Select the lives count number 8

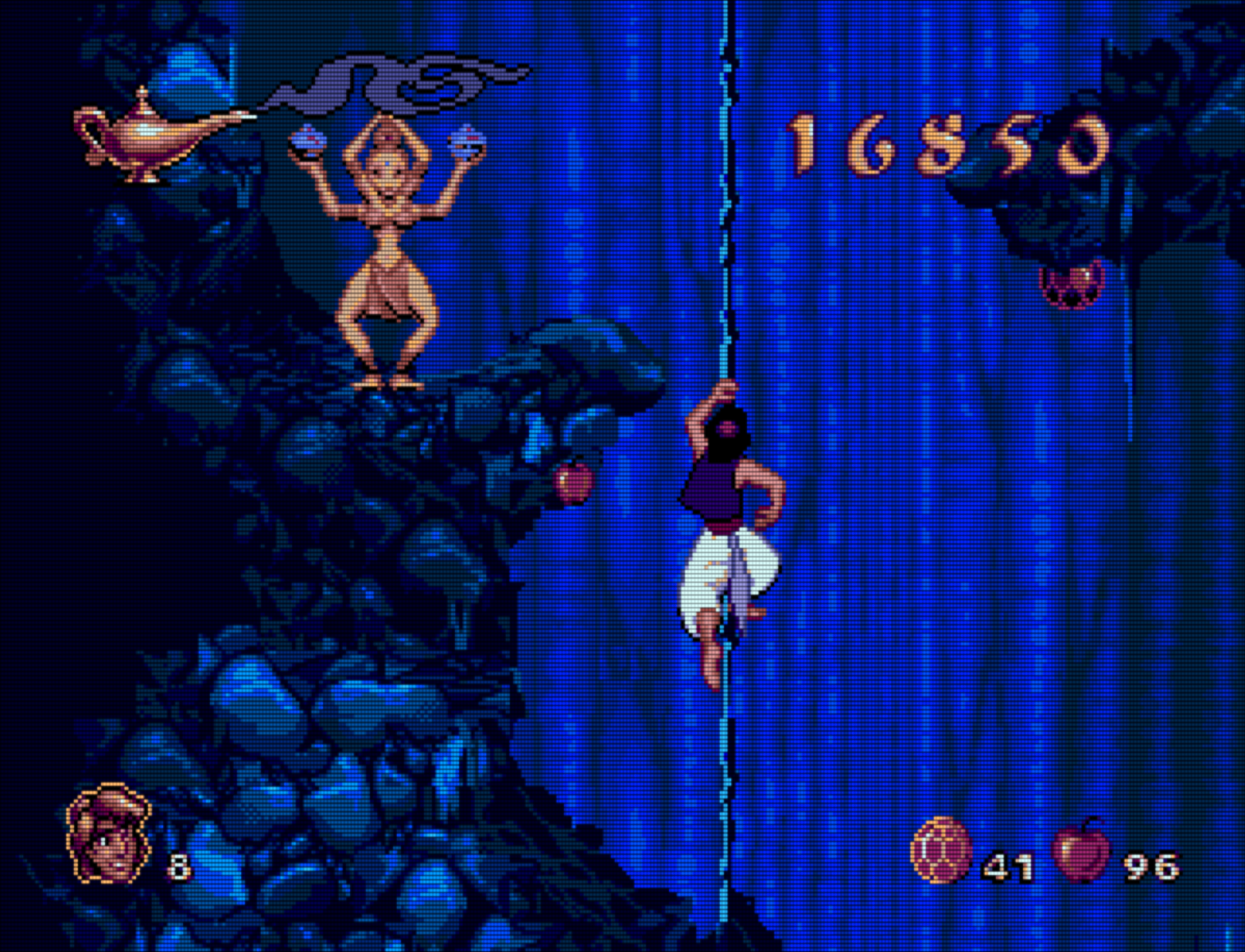coord(179,866)
